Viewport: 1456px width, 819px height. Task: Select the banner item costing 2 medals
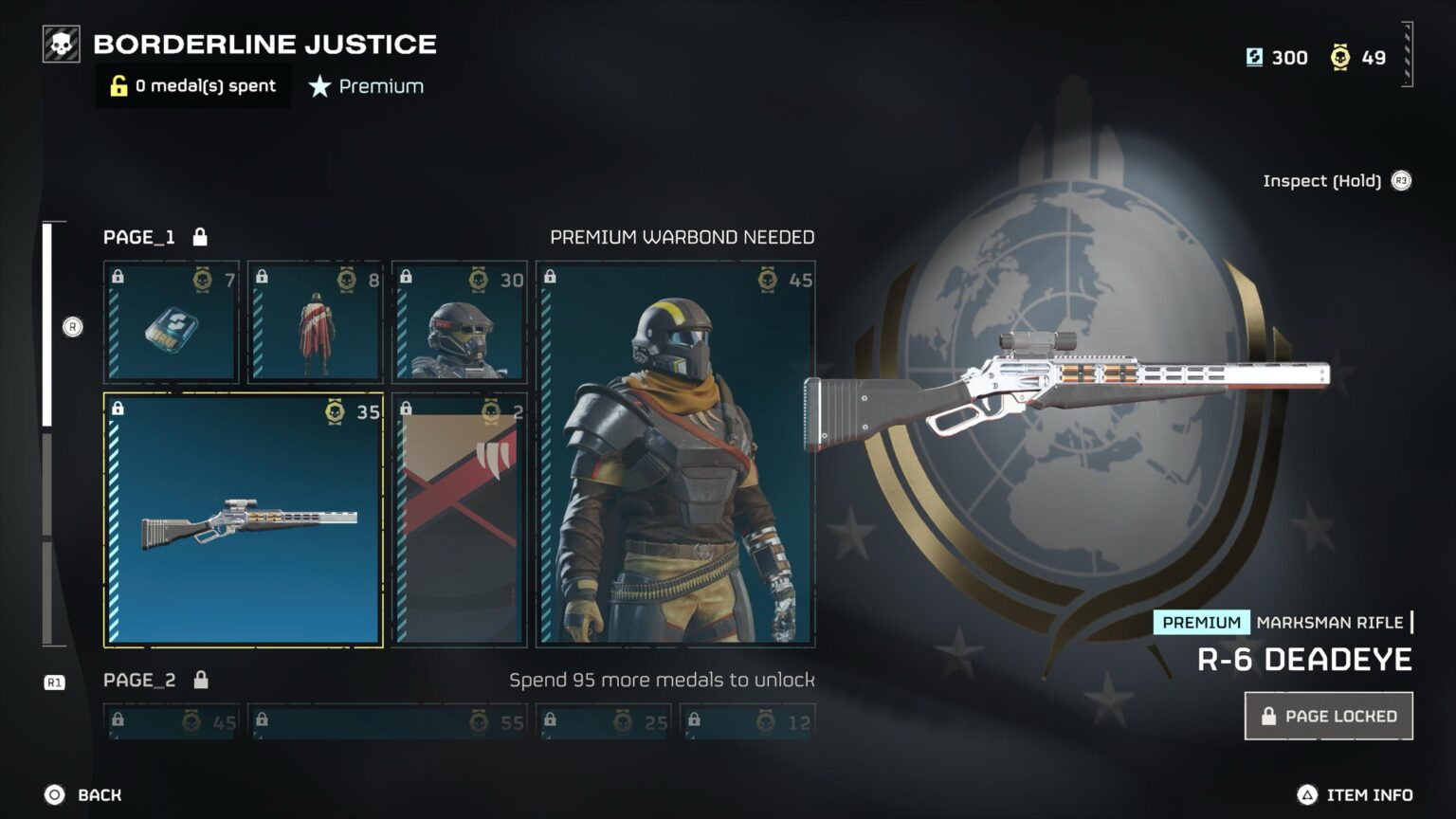(459, 519)
